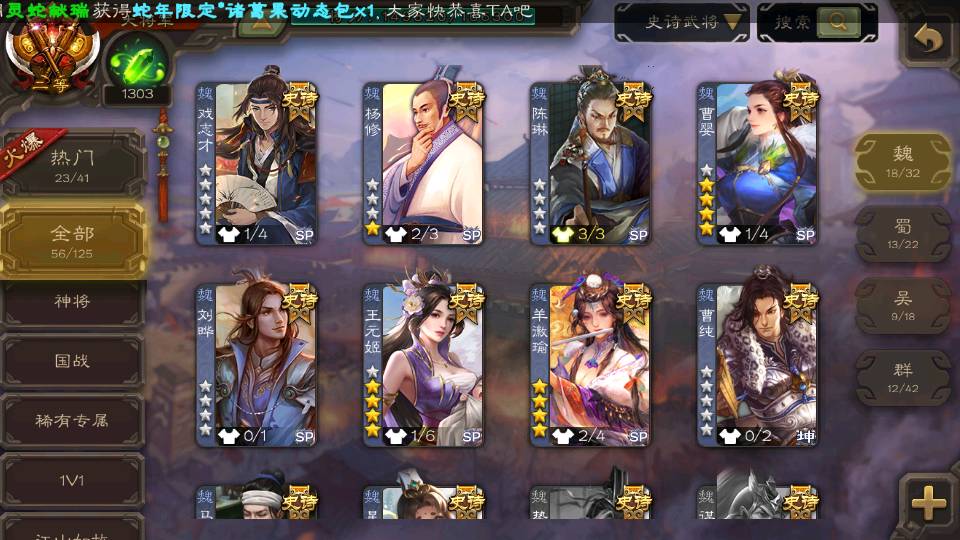Image resolution: width=960 pixels, height=540 pixels.
Task: Go back with the return arrow
Action: pyautogui.click(x=929, y=39)
